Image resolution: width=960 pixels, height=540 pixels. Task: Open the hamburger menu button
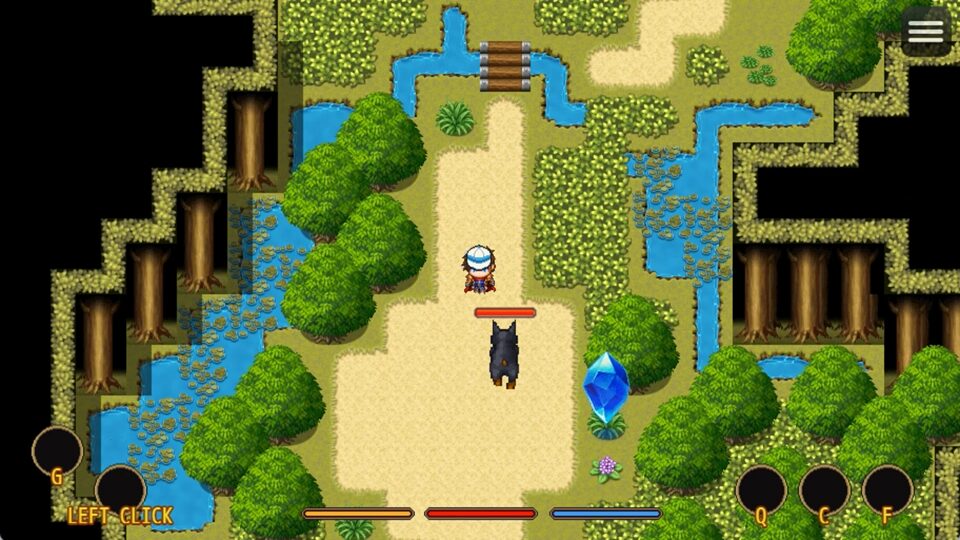[x=925, y=31]
